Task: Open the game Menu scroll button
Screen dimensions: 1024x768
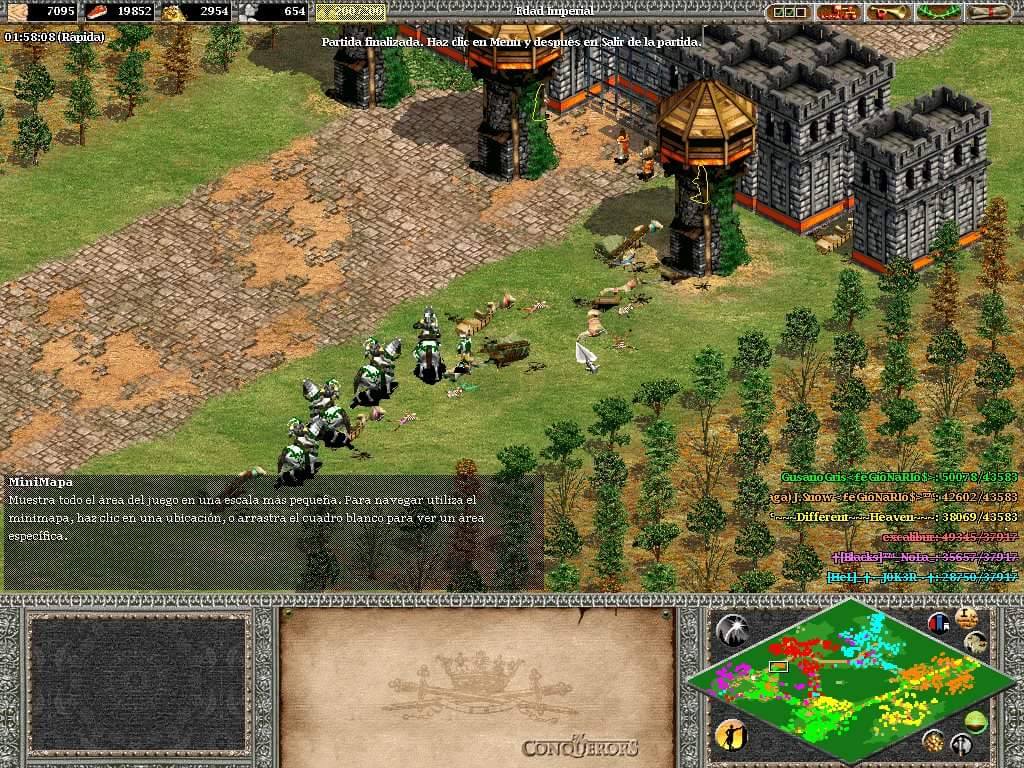Action: (988, 12)
